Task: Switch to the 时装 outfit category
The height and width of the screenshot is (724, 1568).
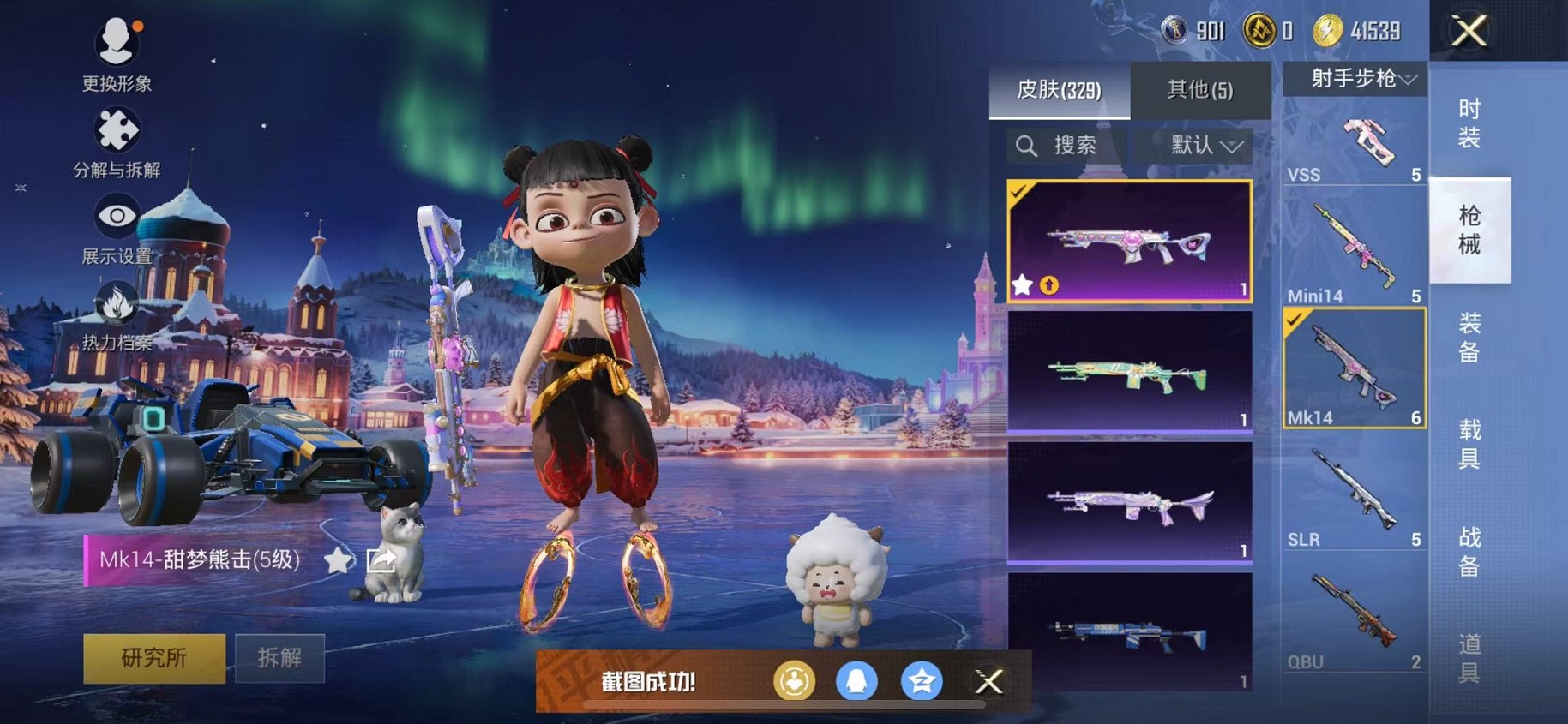Action: tap(1469, 123)
